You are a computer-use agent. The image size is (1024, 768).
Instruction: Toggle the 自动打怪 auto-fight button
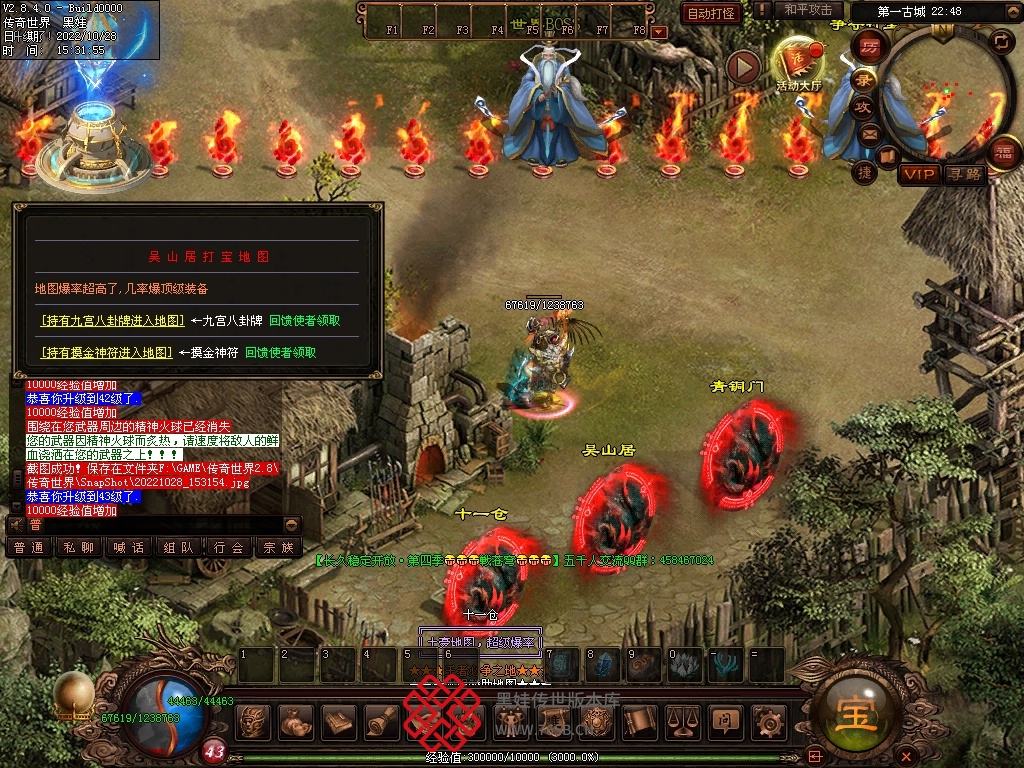pyautogui.click(x=711, y=13)
